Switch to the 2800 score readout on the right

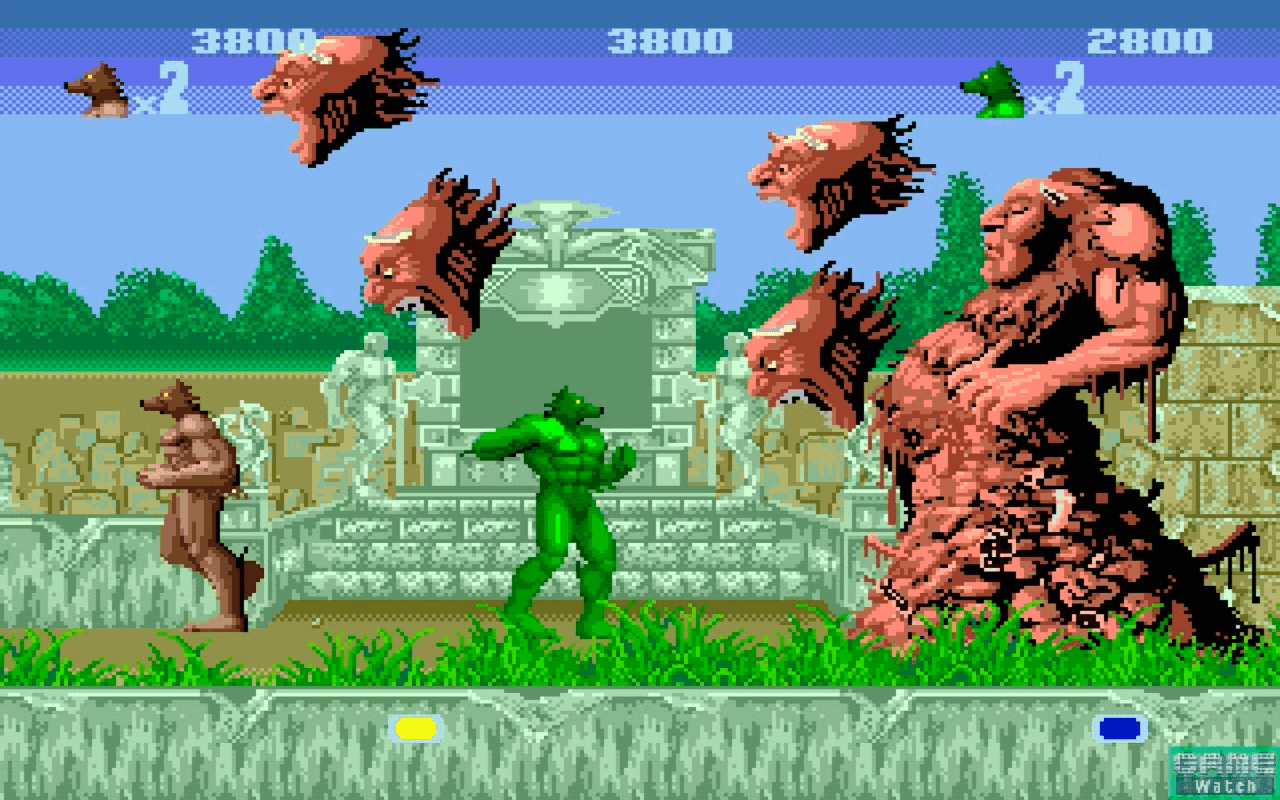[1150, 40]
